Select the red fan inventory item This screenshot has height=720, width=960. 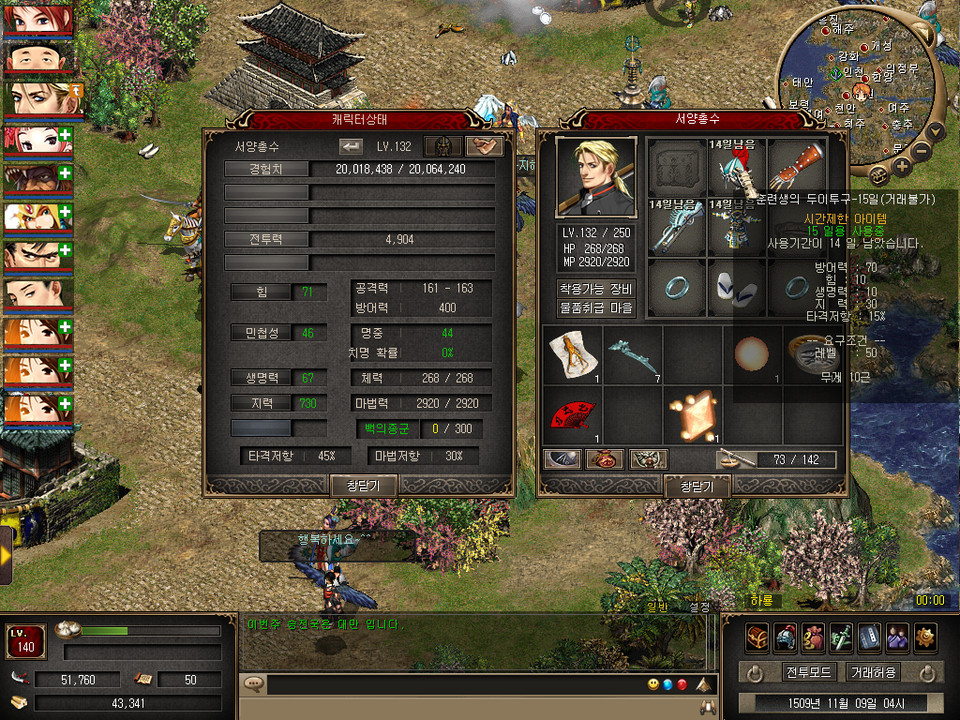pyautogui.click(x=570, y=414)
